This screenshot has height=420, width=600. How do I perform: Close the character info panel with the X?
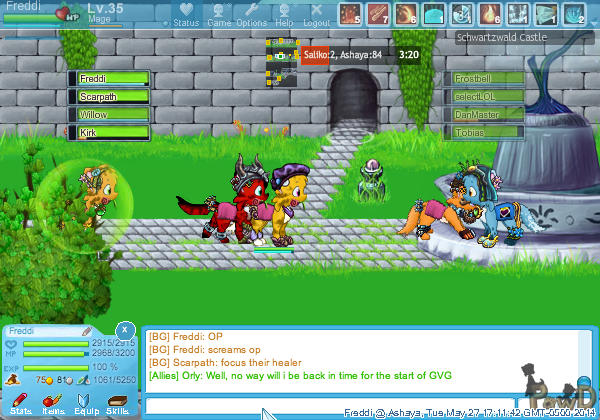coord(124,329)
